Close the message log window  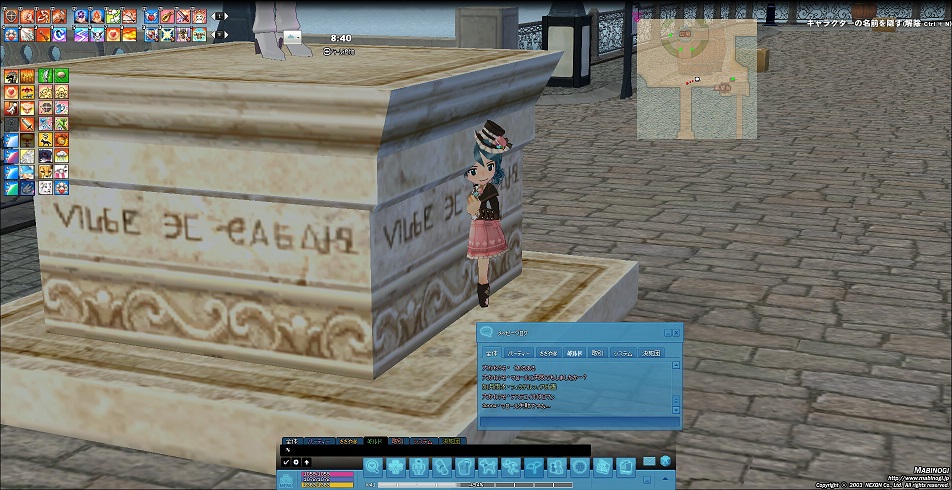coord(676,332)
